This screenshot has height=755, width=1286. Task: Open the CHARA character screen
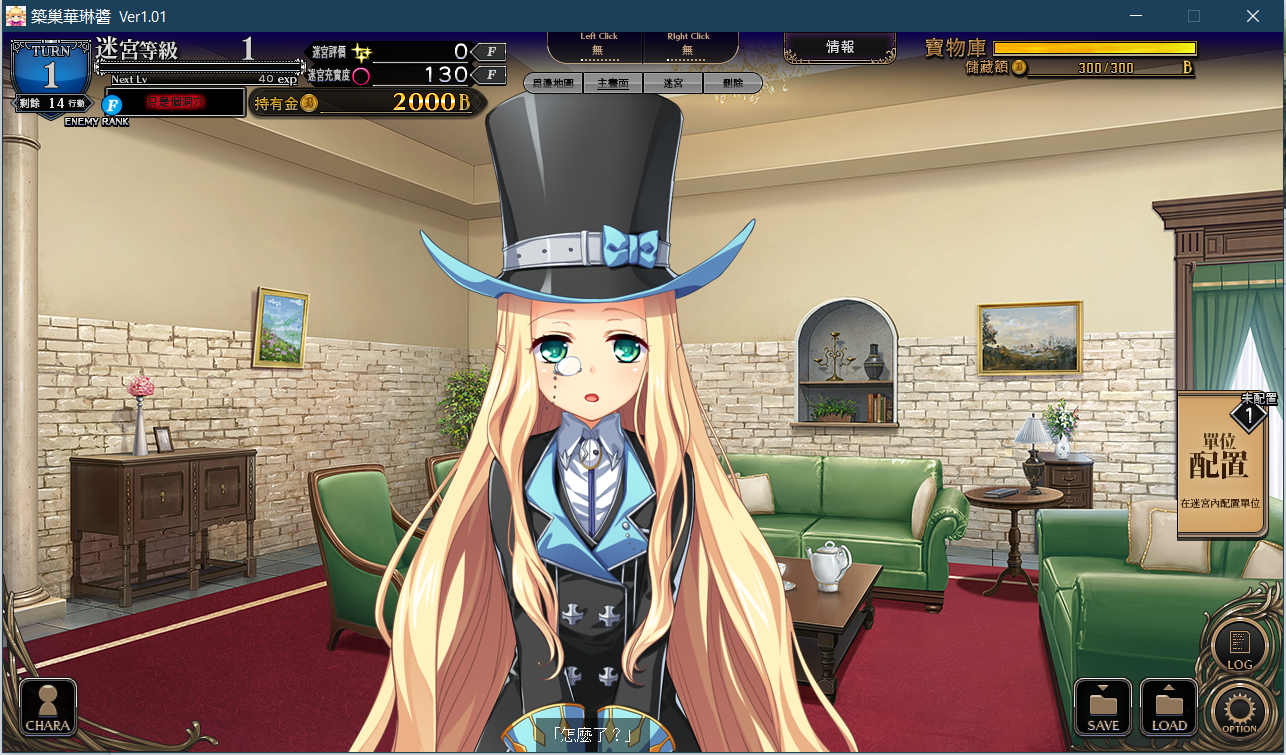(x=48, y=708)
